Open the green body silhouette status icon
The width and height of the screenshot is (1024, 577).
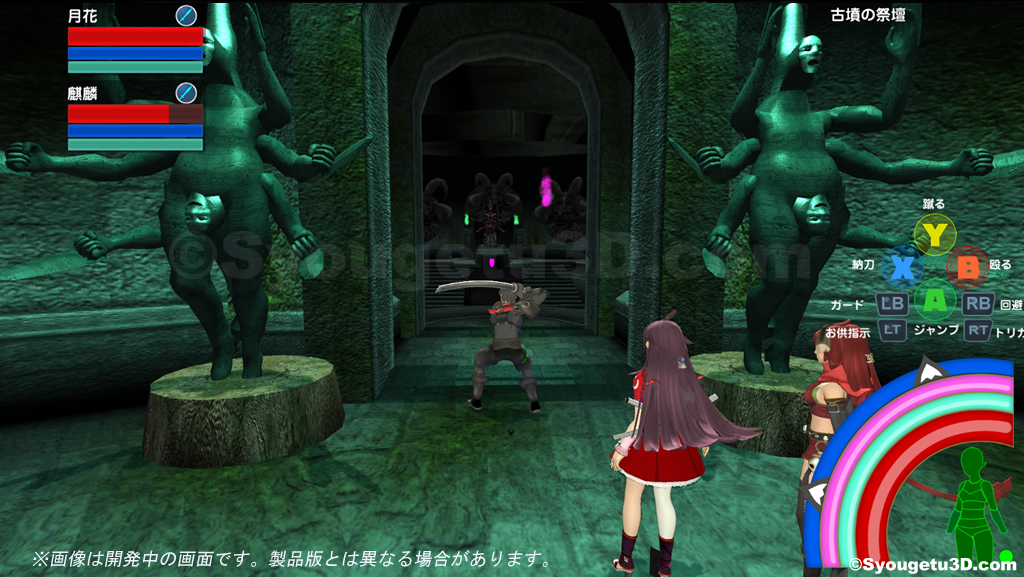click(x=969, y=505)
